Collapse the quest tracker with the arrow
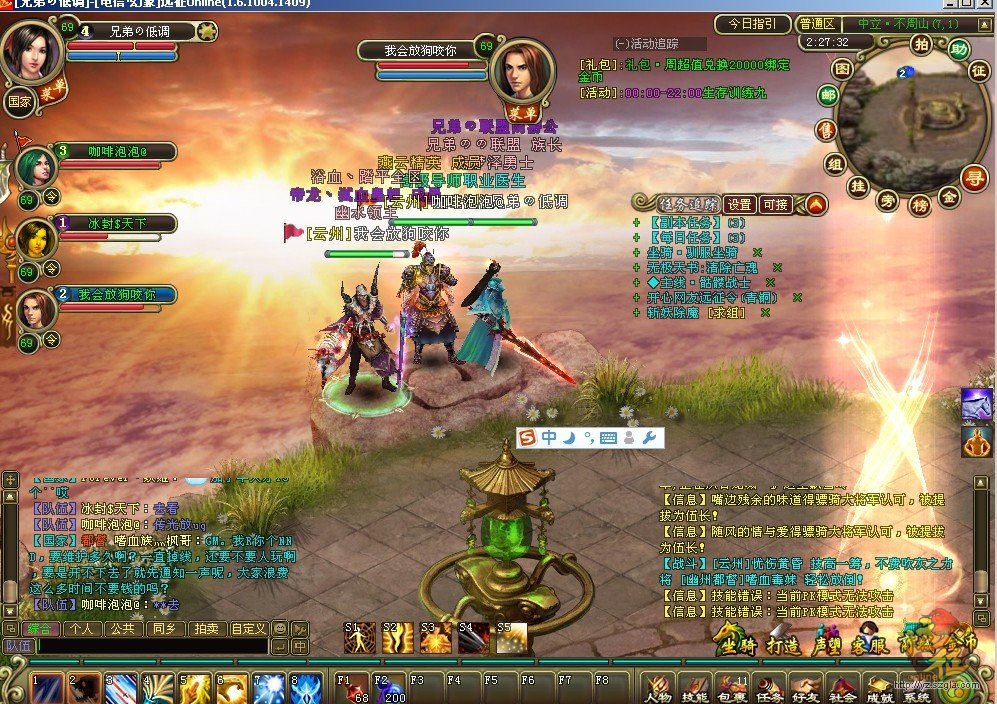997x704 pixels. (x=817, y=204)
